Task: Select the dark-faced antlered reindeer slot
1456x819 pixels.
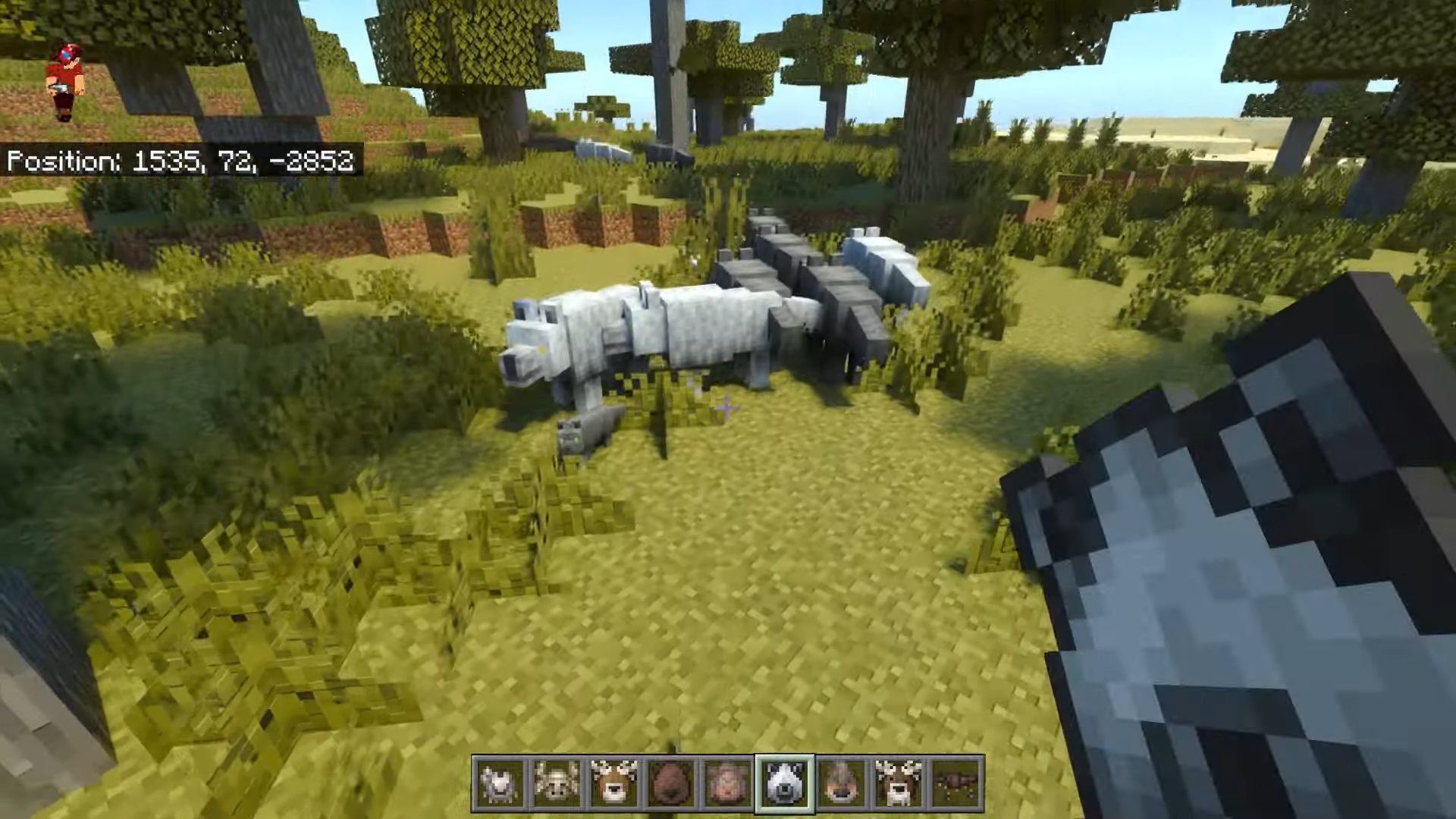Action: (x=899, y=783)
